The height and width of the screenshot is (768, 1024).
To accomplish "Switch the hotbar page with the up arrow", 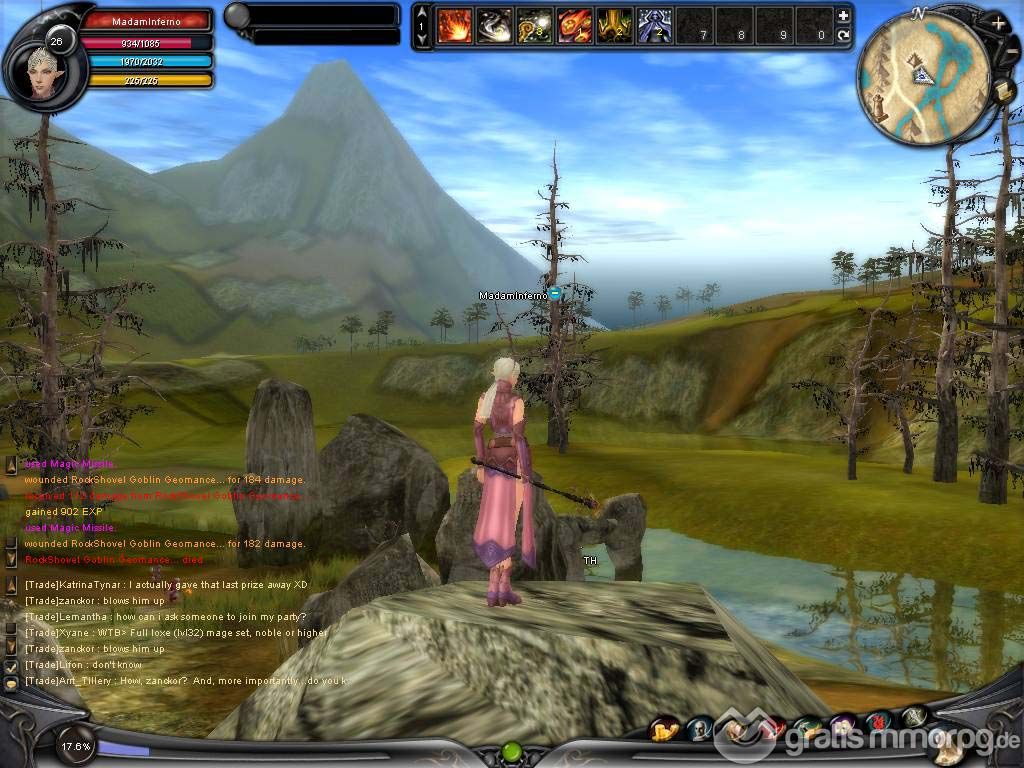I will 422,13.
